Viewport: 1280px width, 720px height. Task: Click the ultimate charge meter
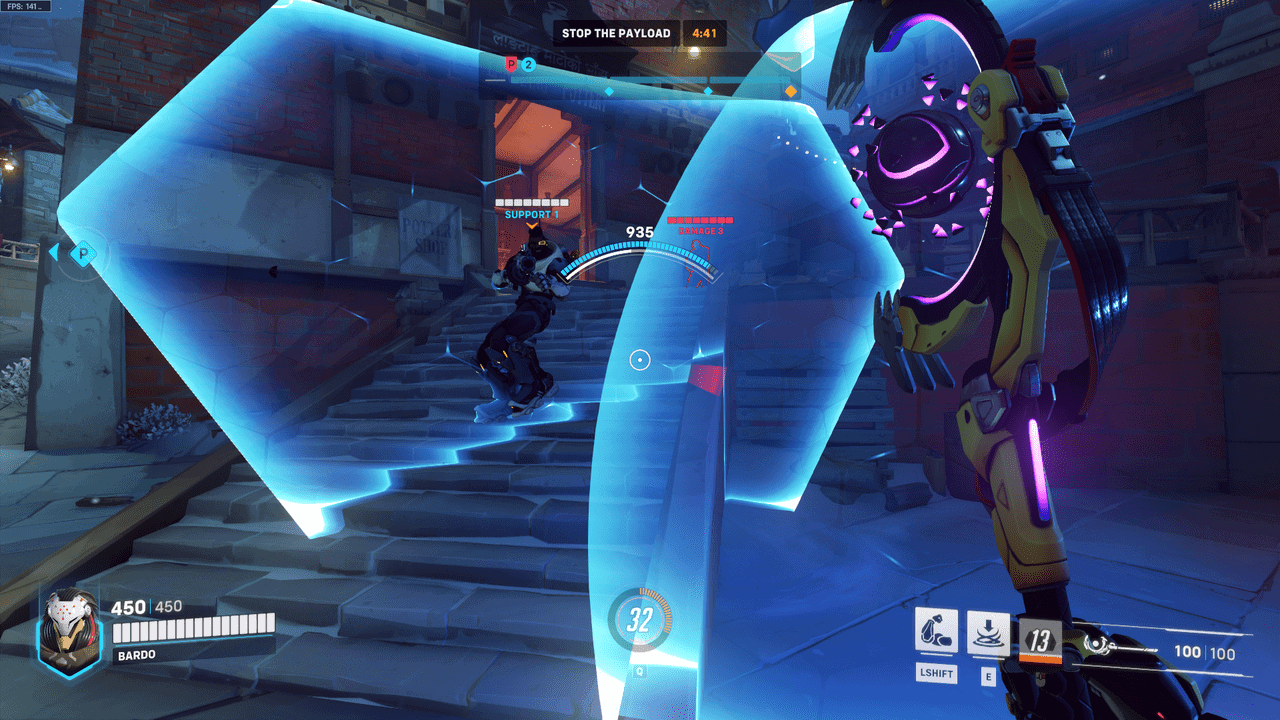pos(640,620)
